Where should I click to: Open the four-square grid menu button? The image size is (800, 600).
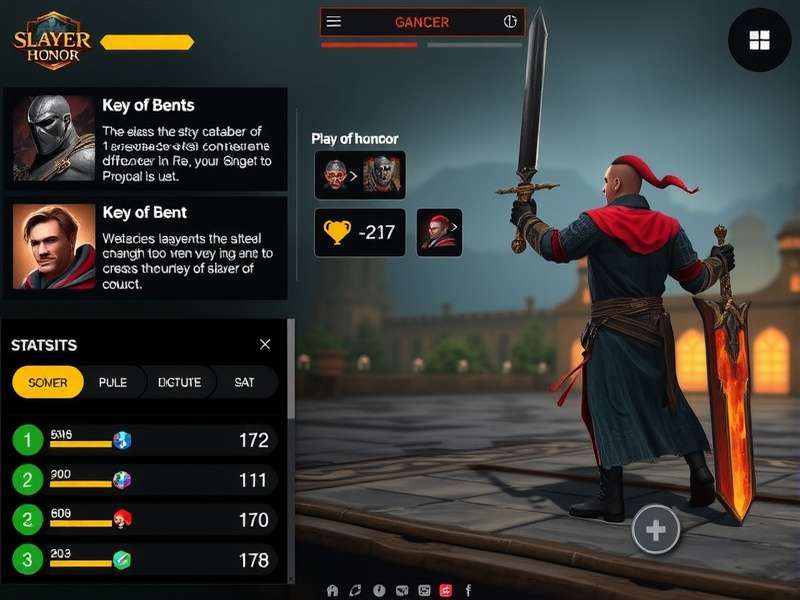pyautogui.click(x=759, y=40)
